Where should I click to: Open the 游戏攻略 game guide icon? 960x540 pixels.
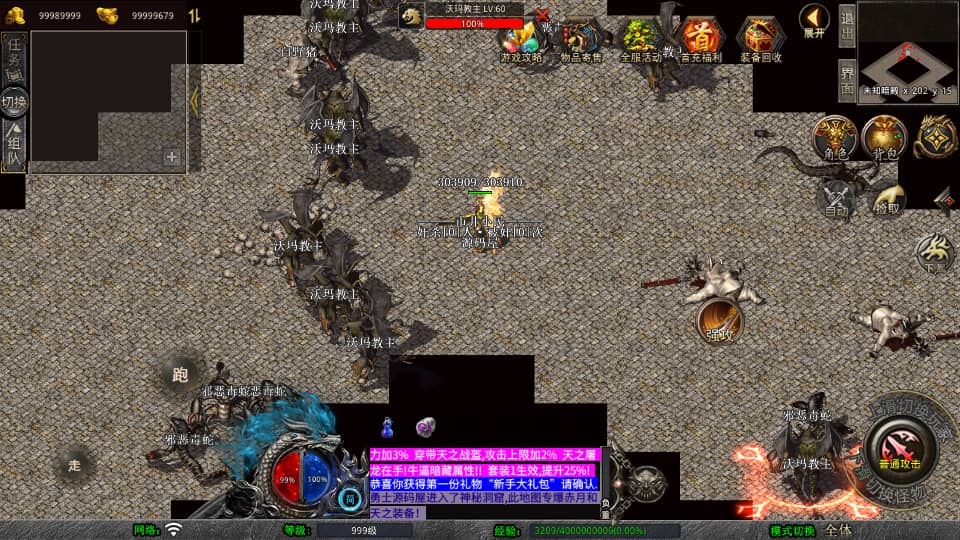tap(522, 40)
